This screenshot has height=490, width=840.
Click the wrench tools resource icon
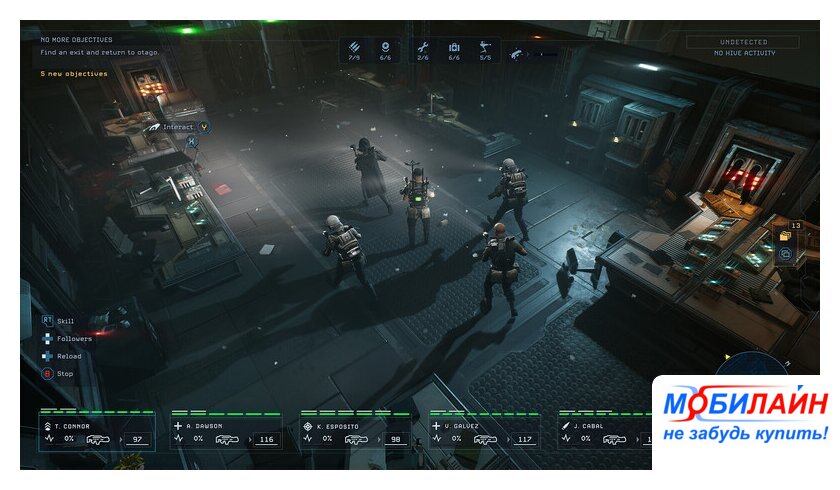[x=422, y=48]
